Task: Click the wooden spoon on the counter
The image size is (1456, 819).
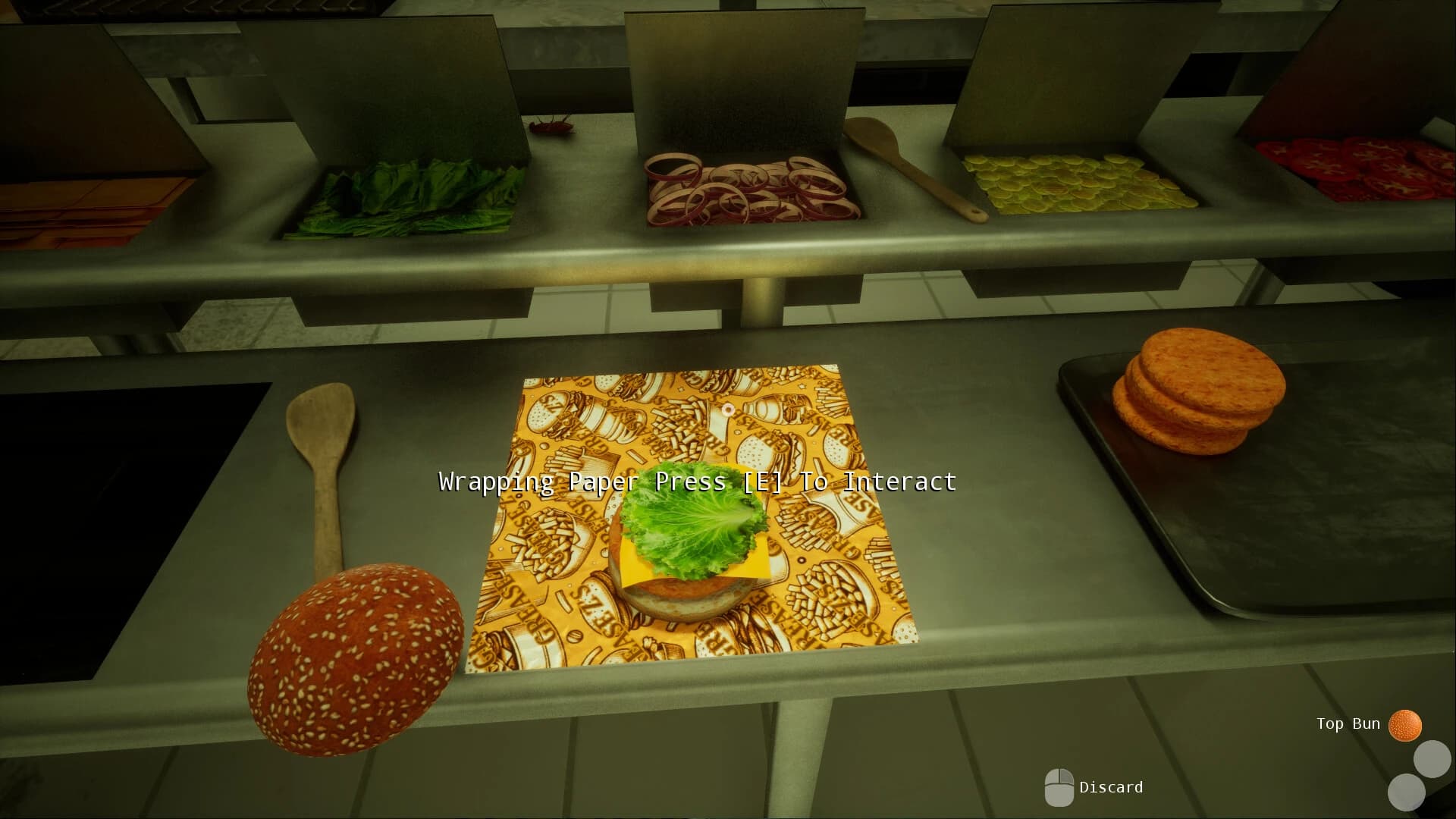Action: click(326, 470)
